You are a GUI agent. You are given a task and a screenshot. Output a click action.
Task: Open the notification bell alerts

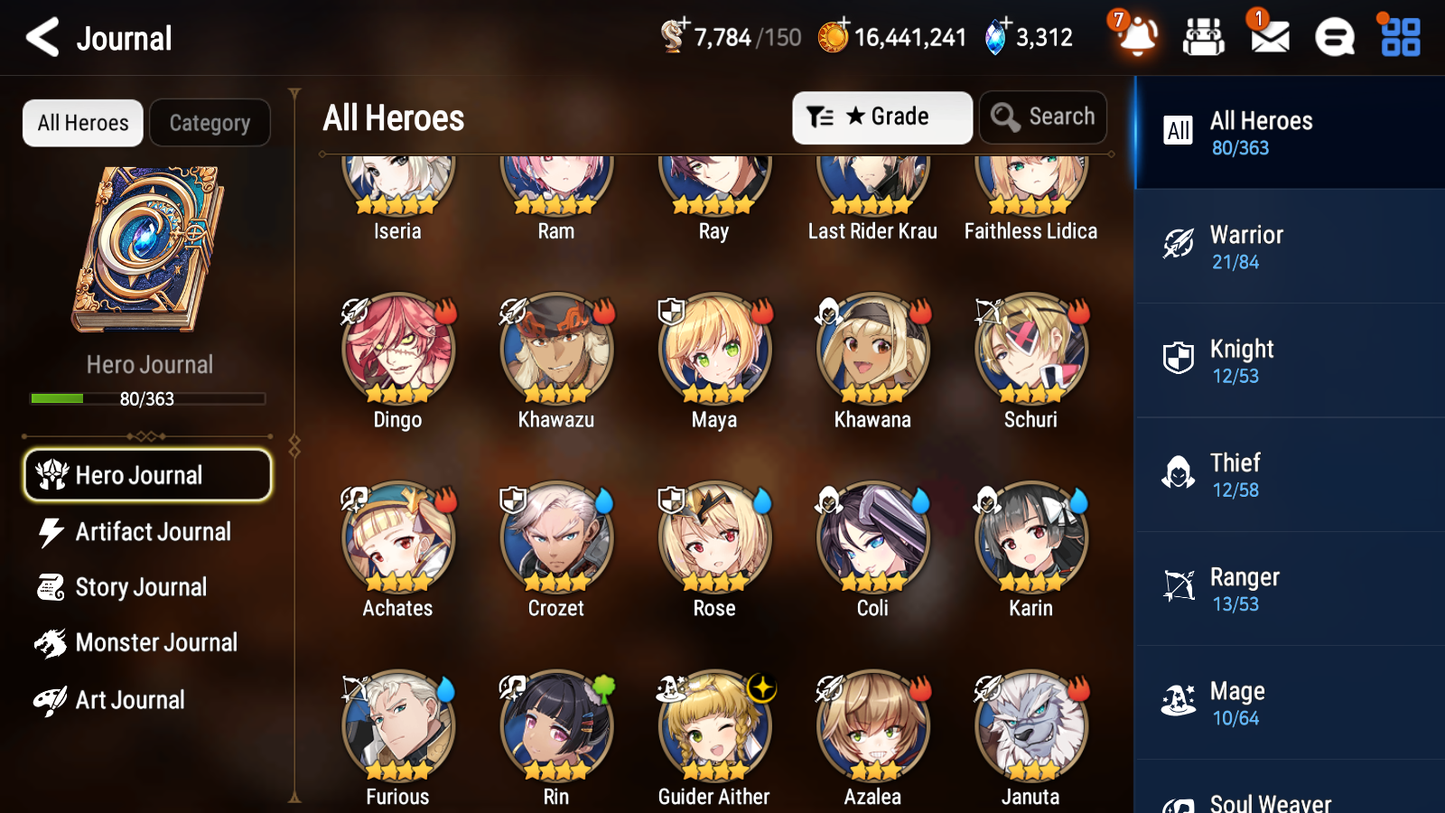click(x=1135, y=36)
